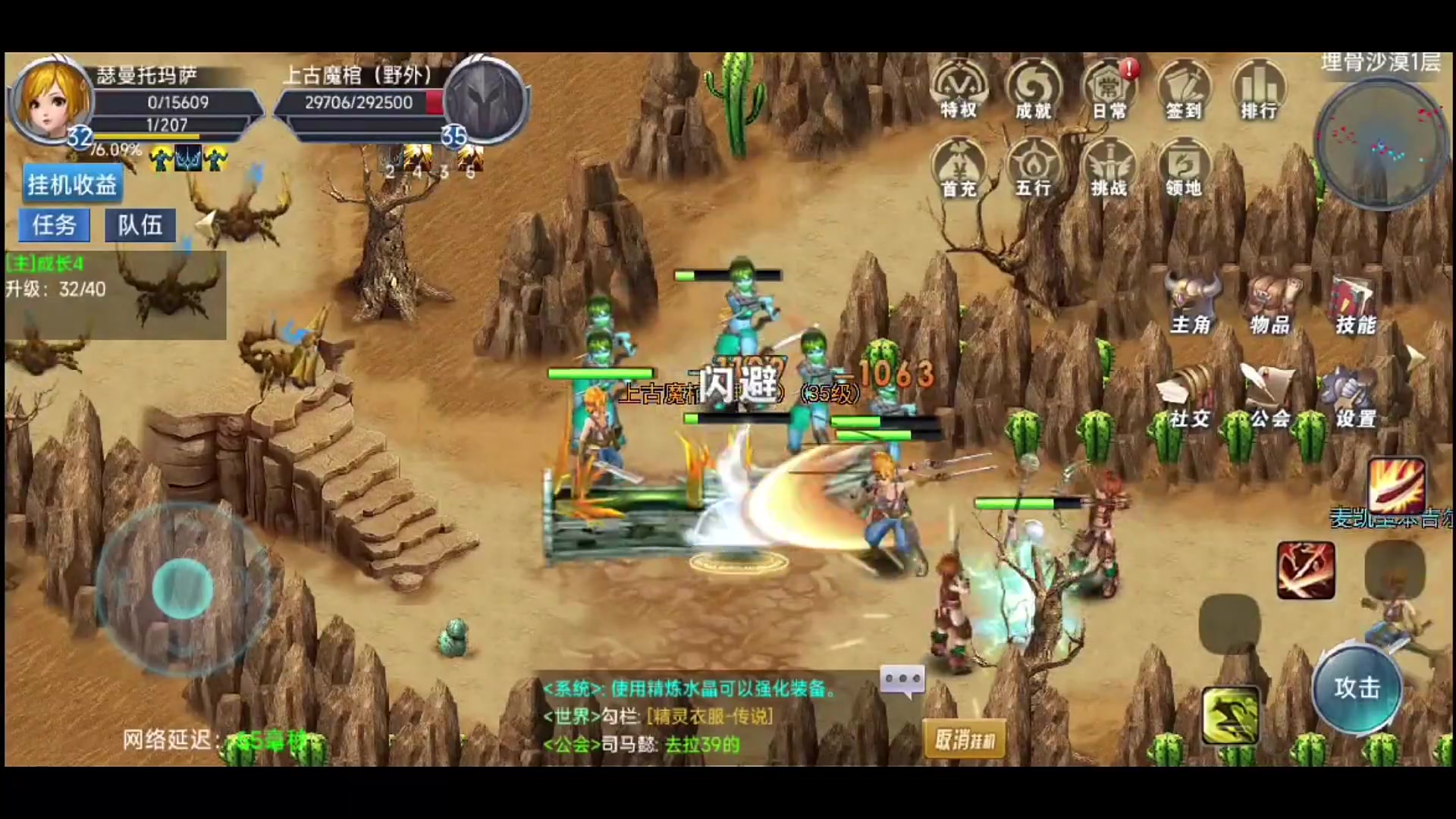Switch to the 队伍 team tab
Viewport: 1456px width, 819px height.
coord(140,225)
